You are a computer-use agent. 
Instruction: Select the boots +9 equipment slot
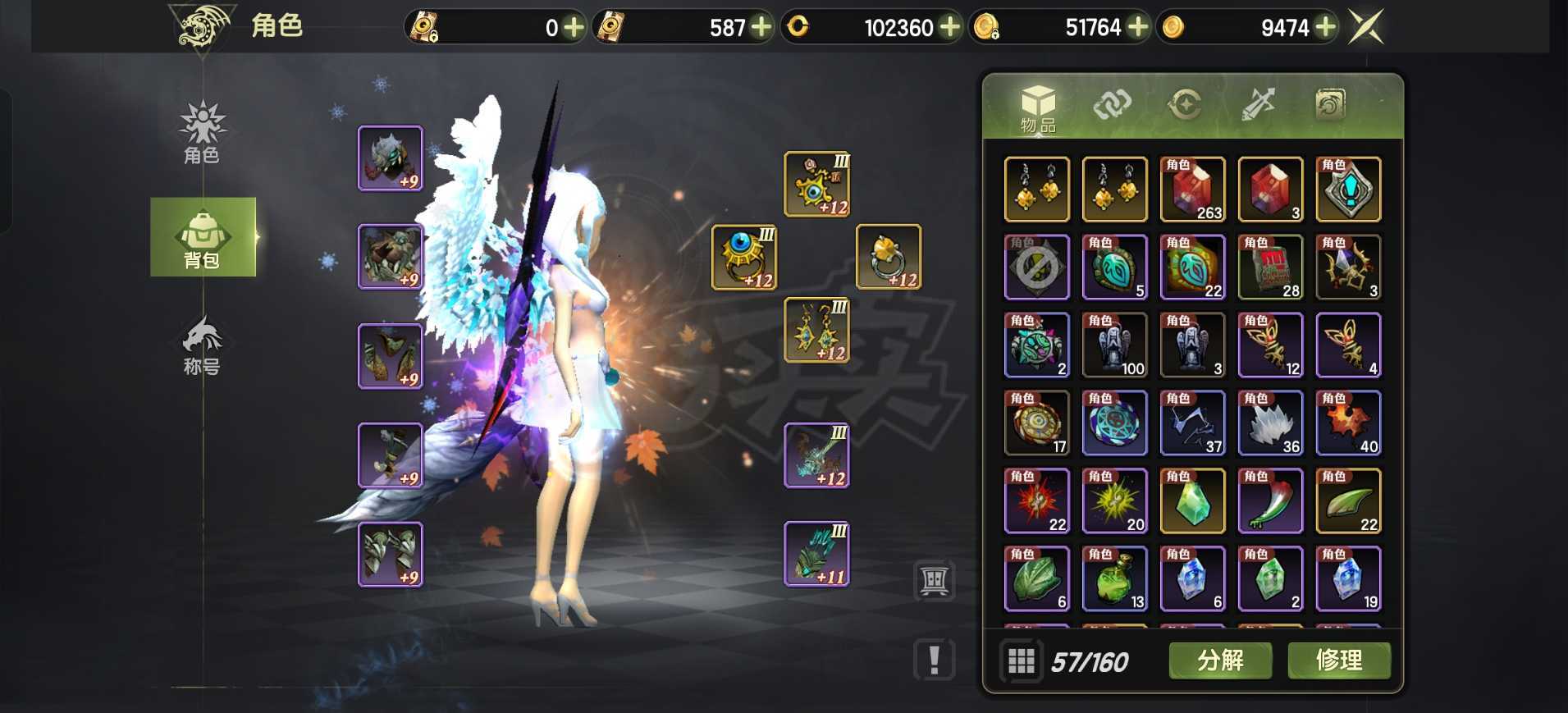coord(391,554)
